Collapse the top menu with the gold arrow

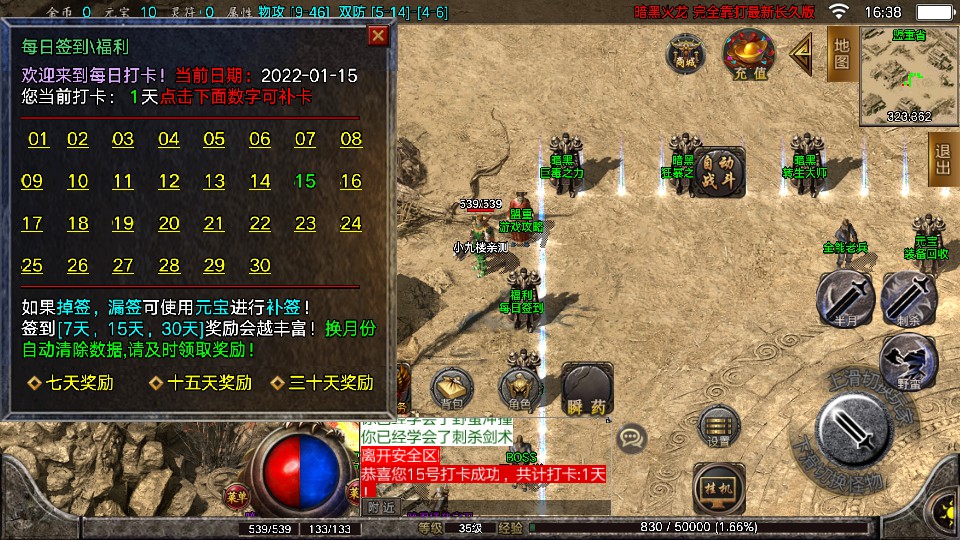(x=802, y=52)
